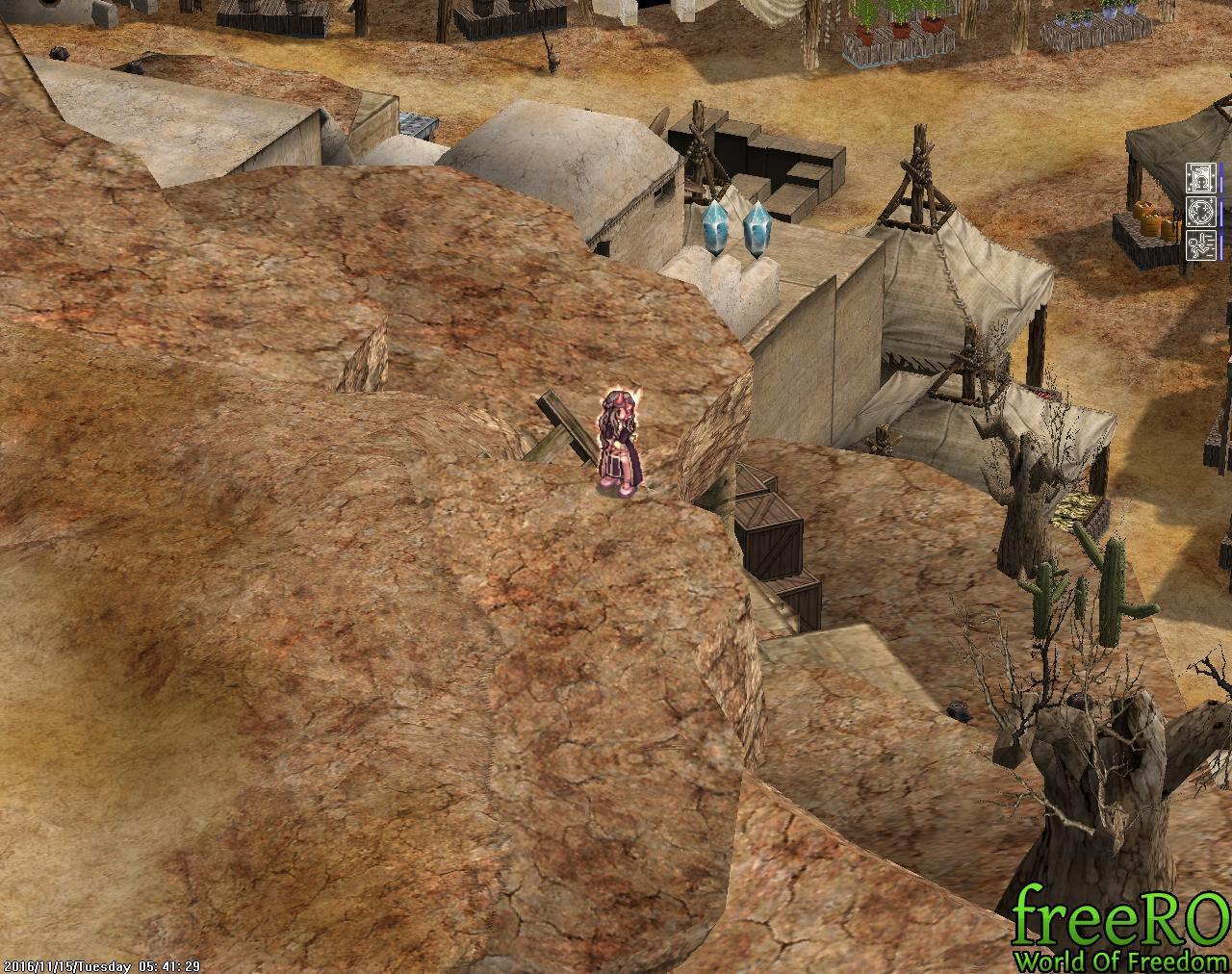
Task: Click the running figure speed buff icon
Action: click(x=1201, y=244)
